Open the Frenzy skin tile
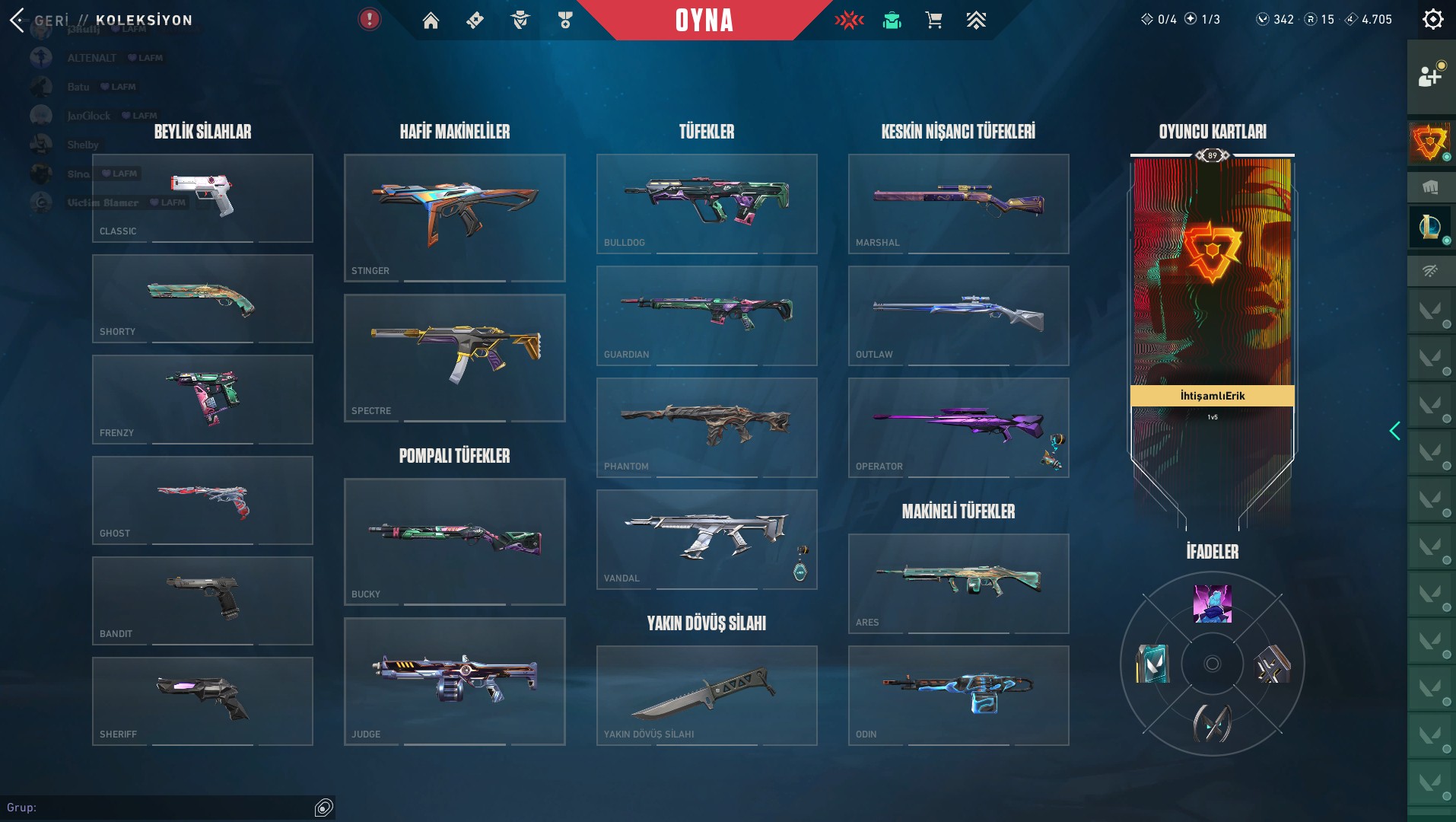 point(202,399)
